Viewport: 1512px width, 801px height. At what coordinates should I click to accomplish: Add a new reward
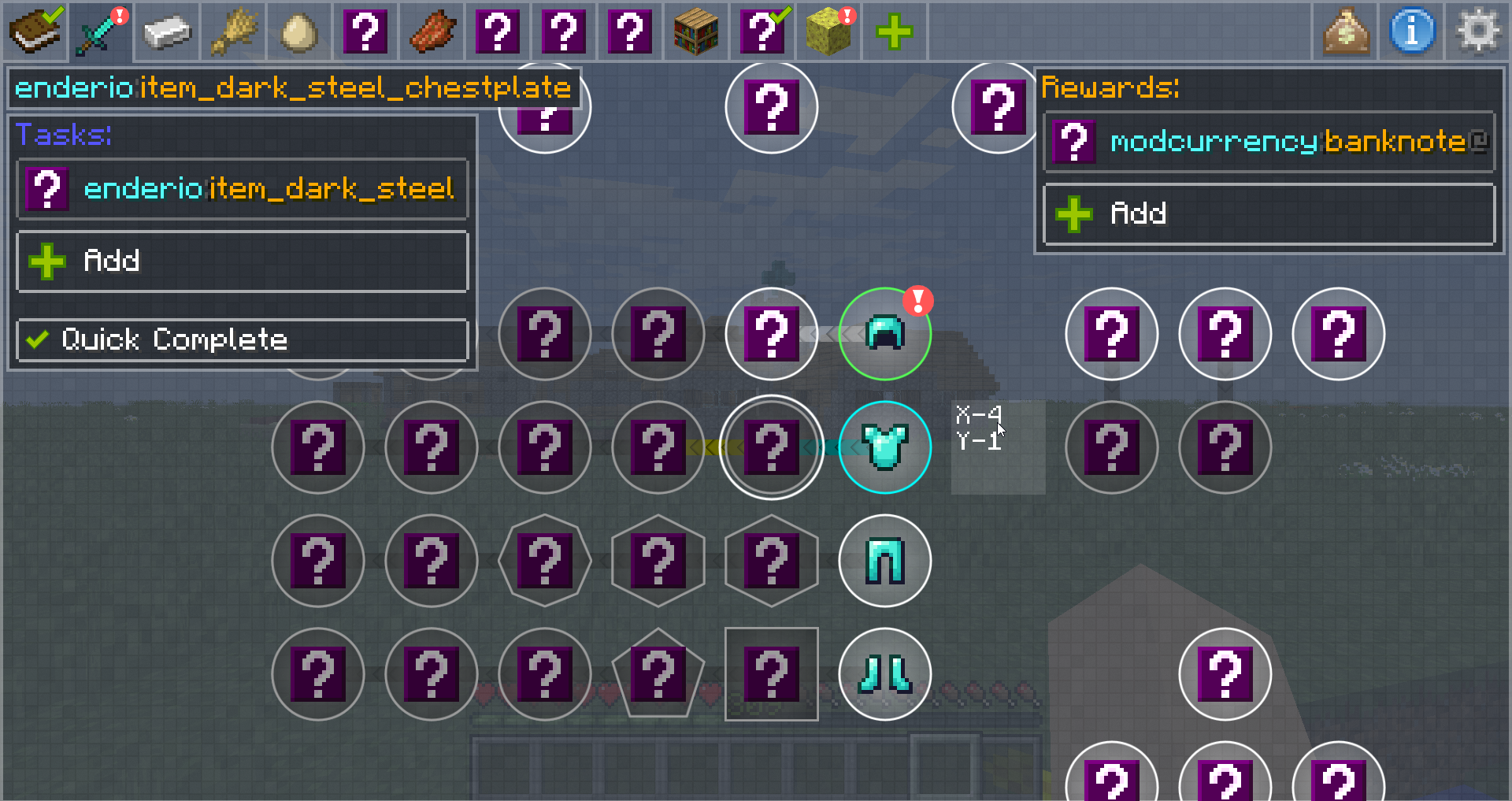(x=1269, y=213)
